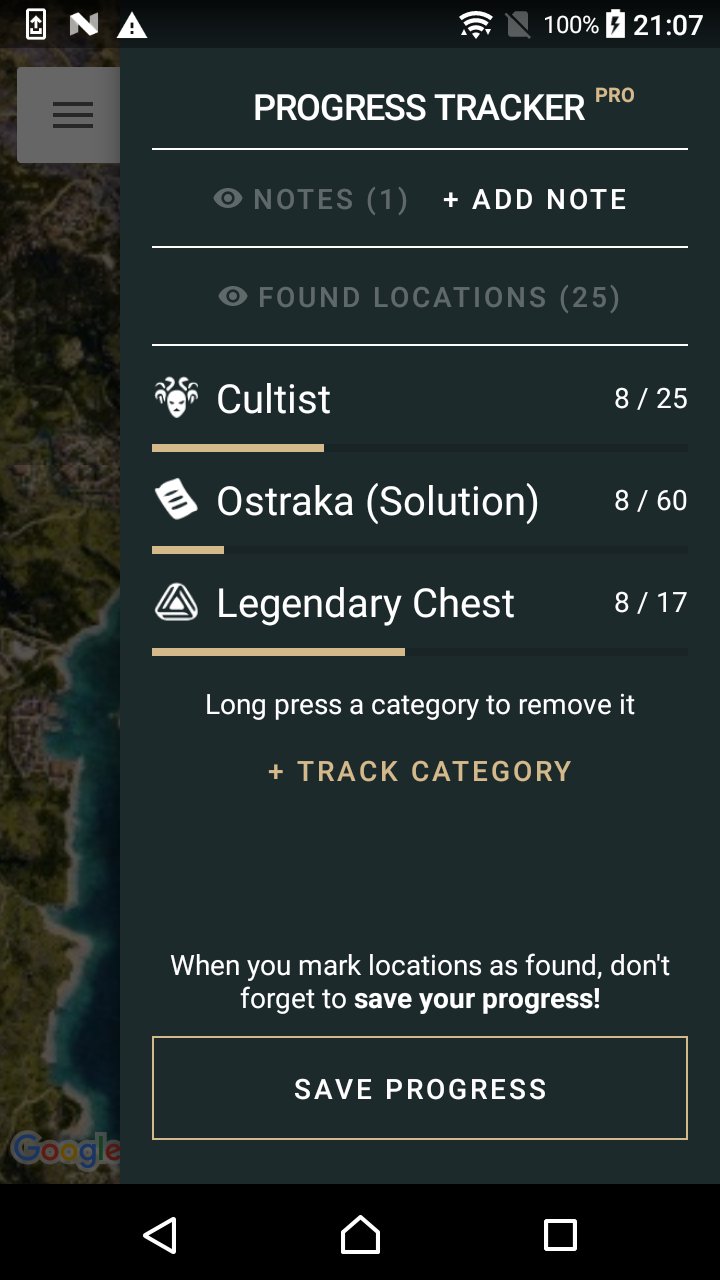
Task: Choose the Legendary Chest category row
Action: click(x=419, y=604)
